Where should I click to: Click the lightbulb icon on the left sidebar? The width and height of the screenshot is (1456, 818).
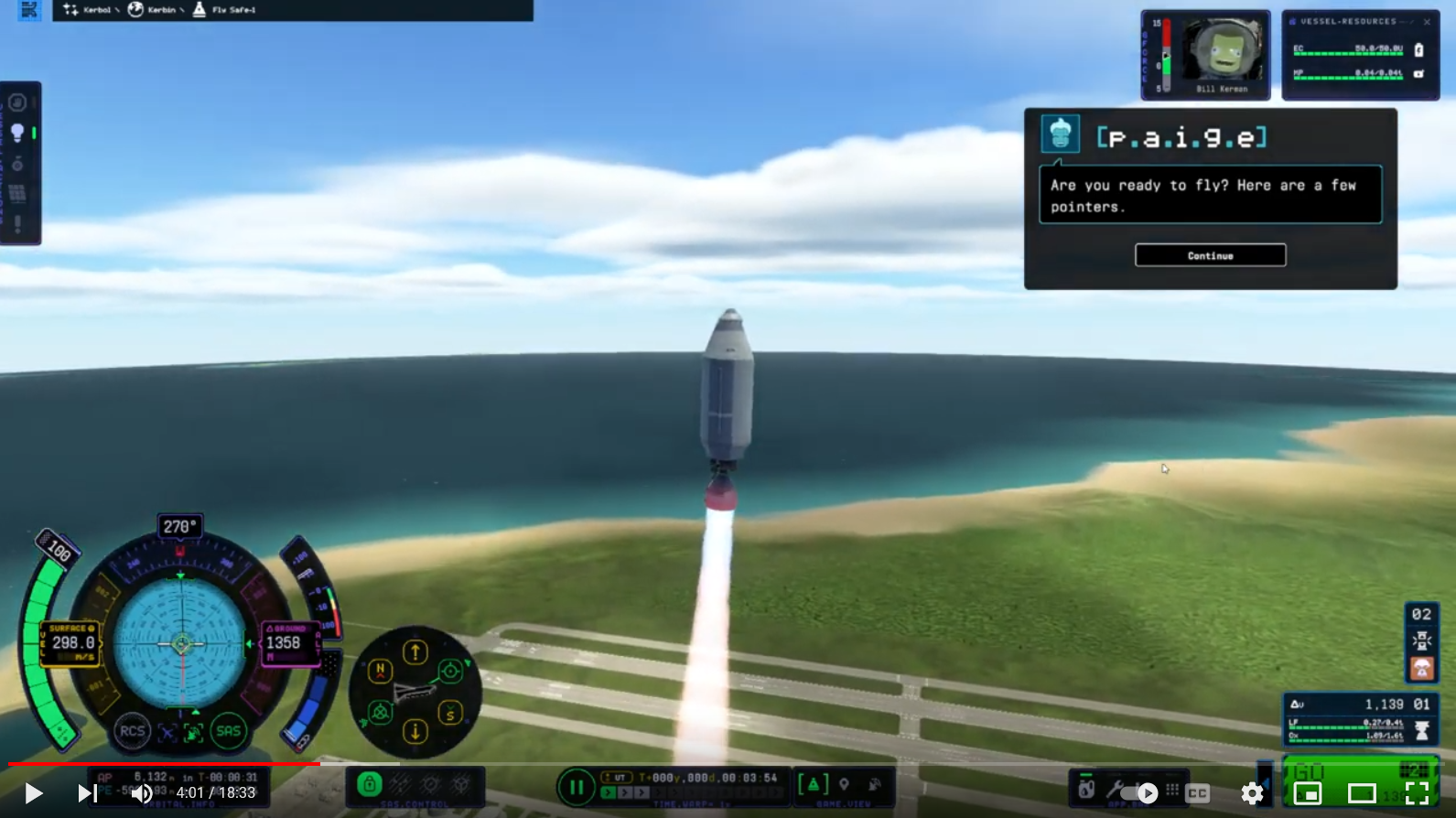[18, 132]
